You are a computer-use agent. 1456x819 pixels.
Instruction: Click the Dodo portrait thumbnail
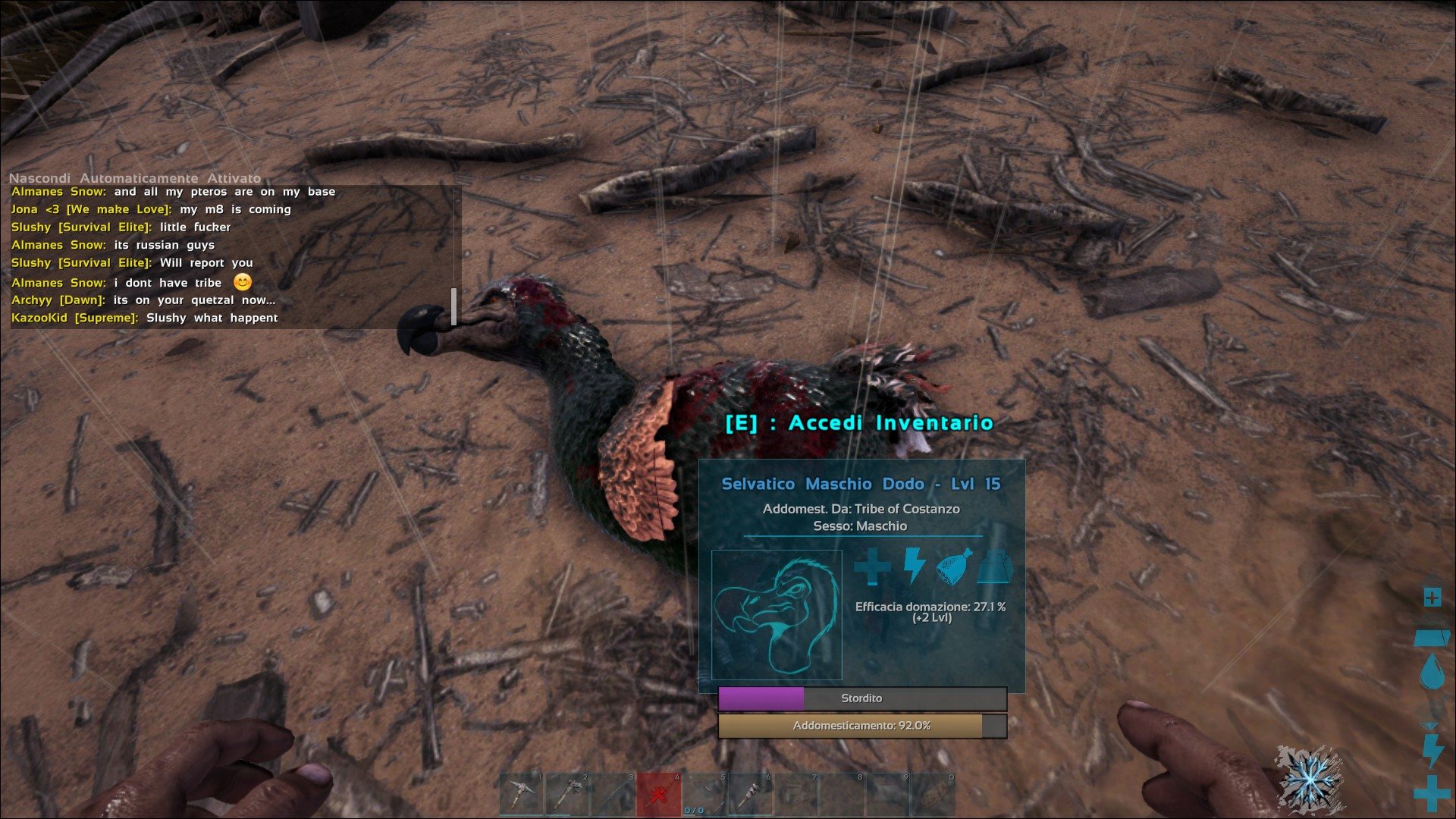click(777, 615)
